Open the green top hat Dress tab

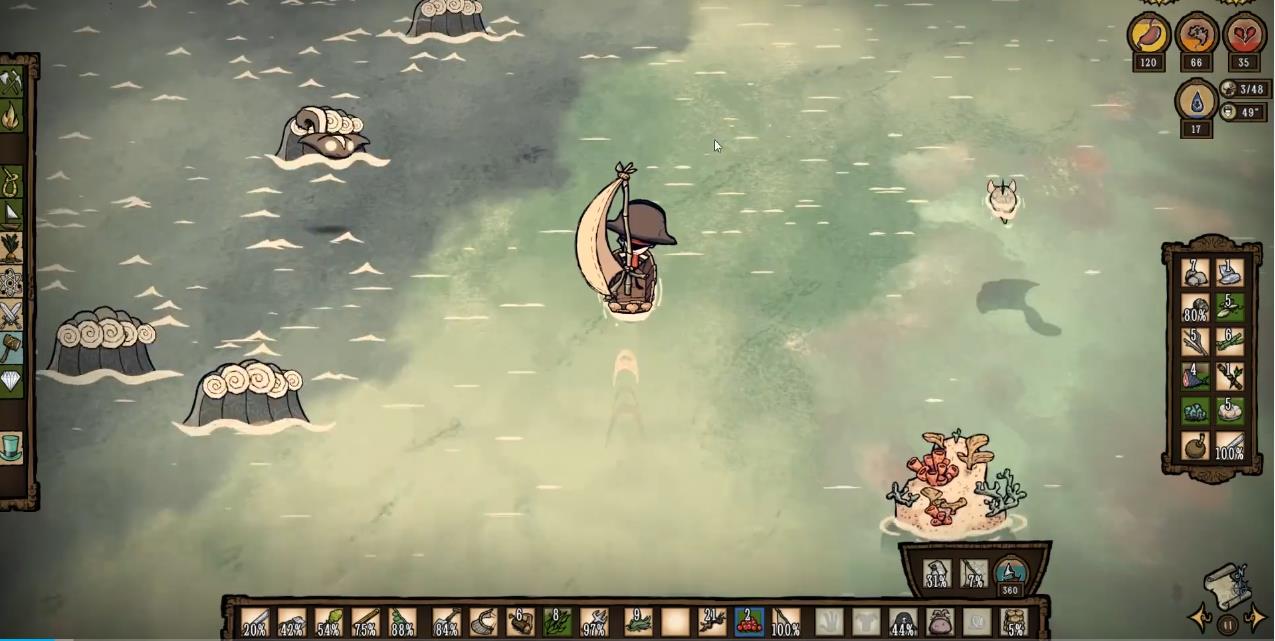12,446
